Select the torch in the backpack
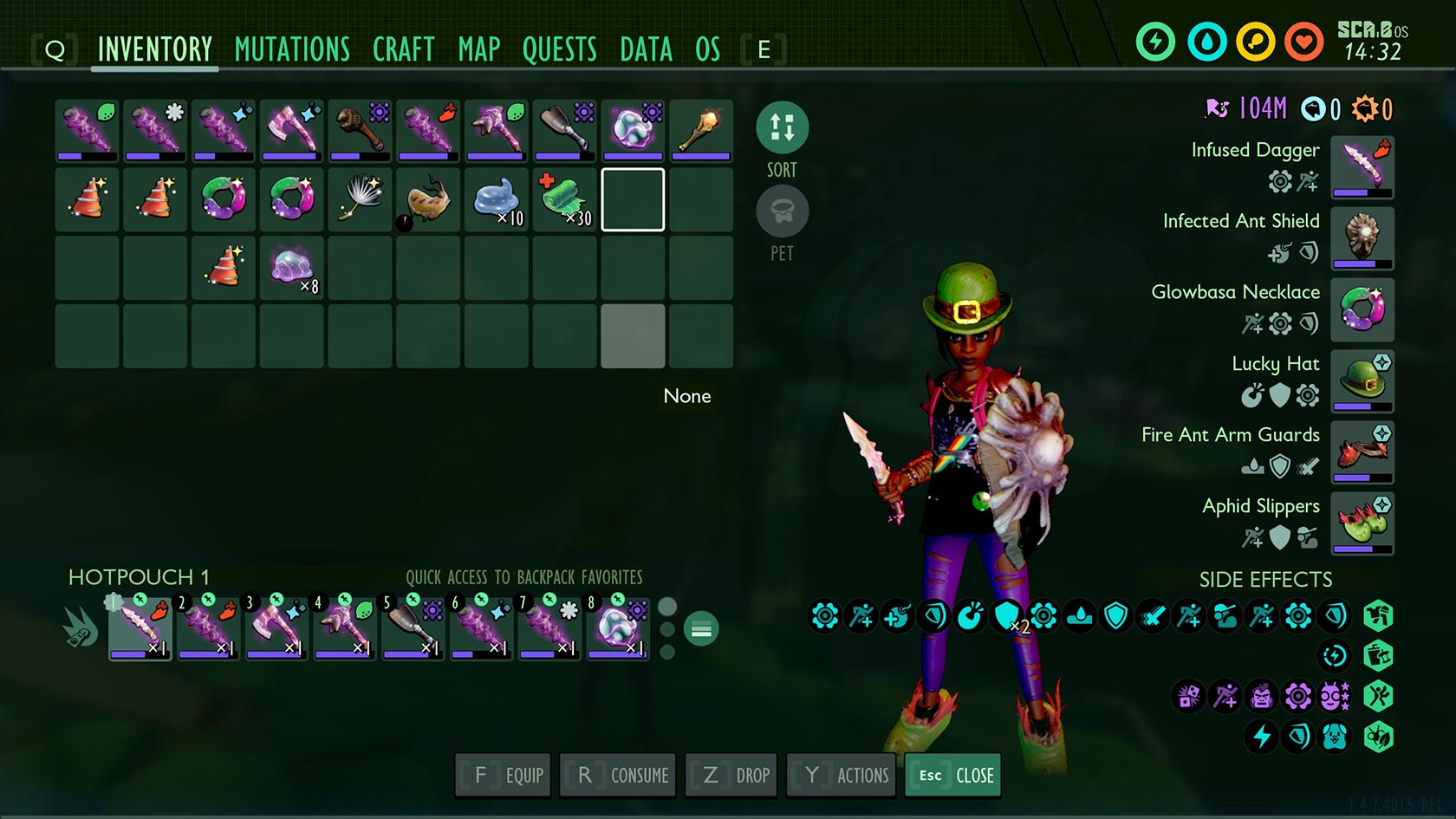 pyautogui.click(x=700, y=131)
